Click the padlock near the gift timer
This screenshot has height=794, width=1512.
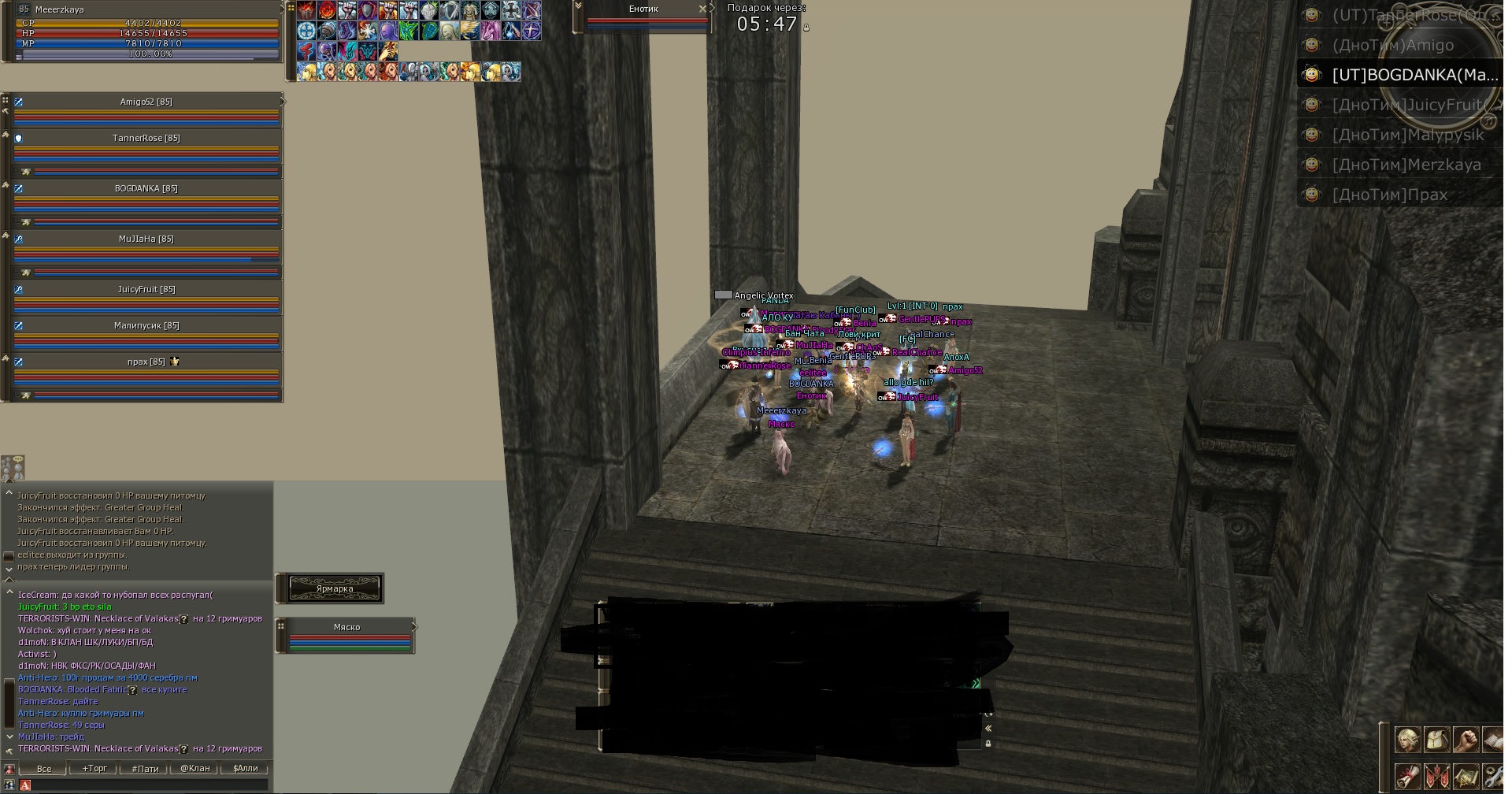click(x=806, y=28)
